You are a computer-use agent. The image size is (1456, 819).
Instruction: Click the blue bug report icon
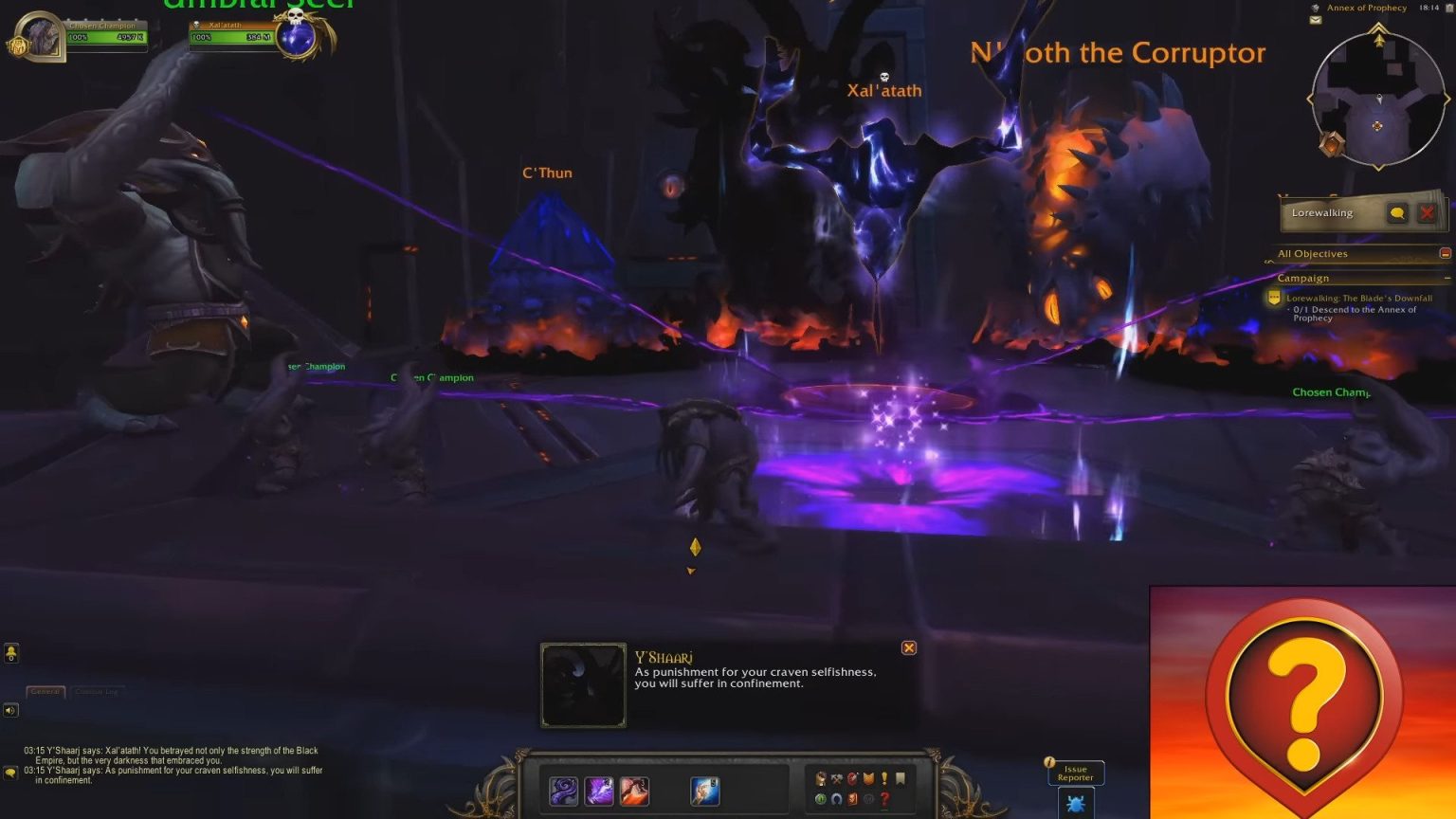(x=1075, y=803)
